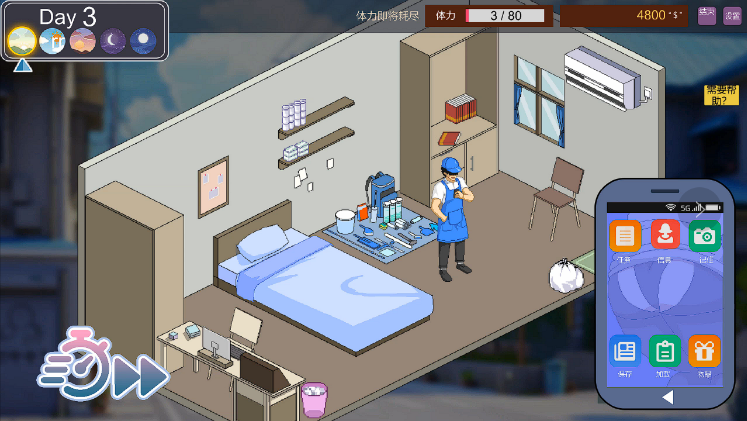Open the green clipboard app
The image size is (747, 421).
tap(665, 351)
